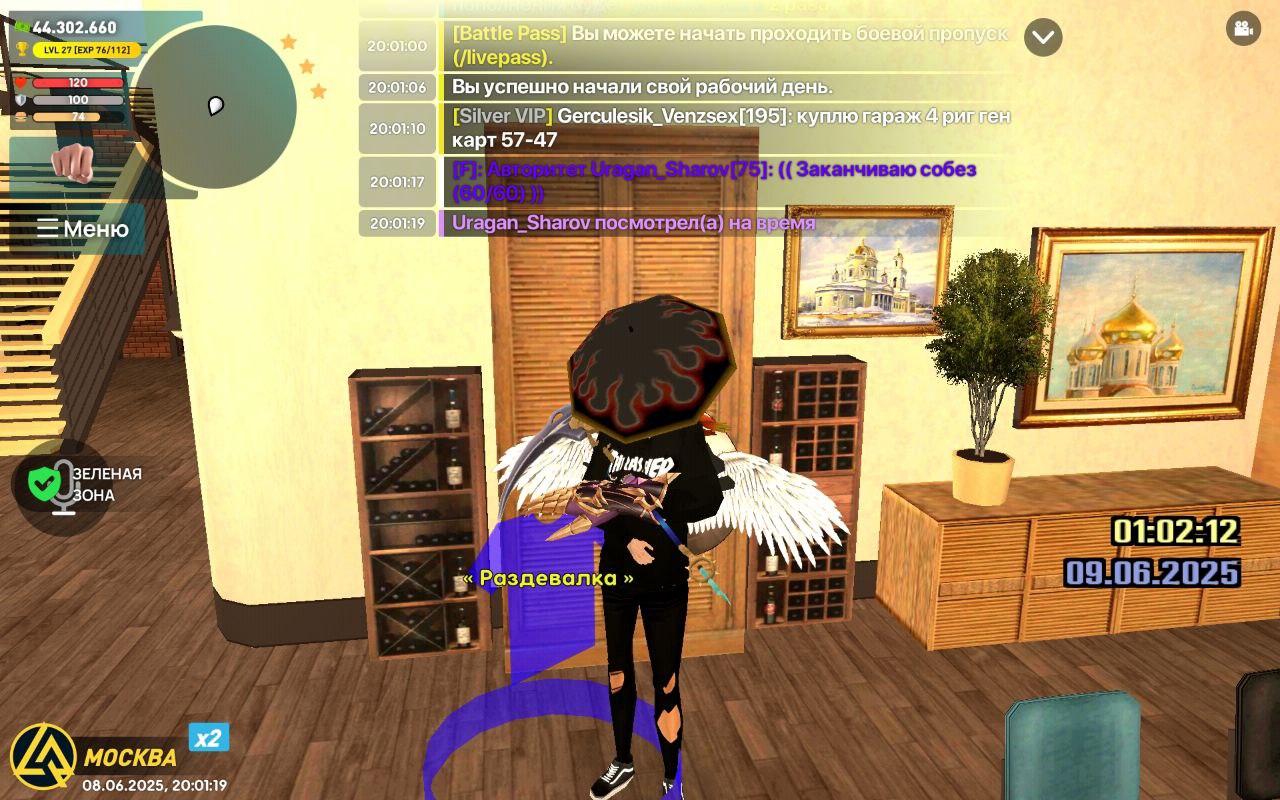
Task: Collapse the chat with the down chevron
Action: [1044, 38]
